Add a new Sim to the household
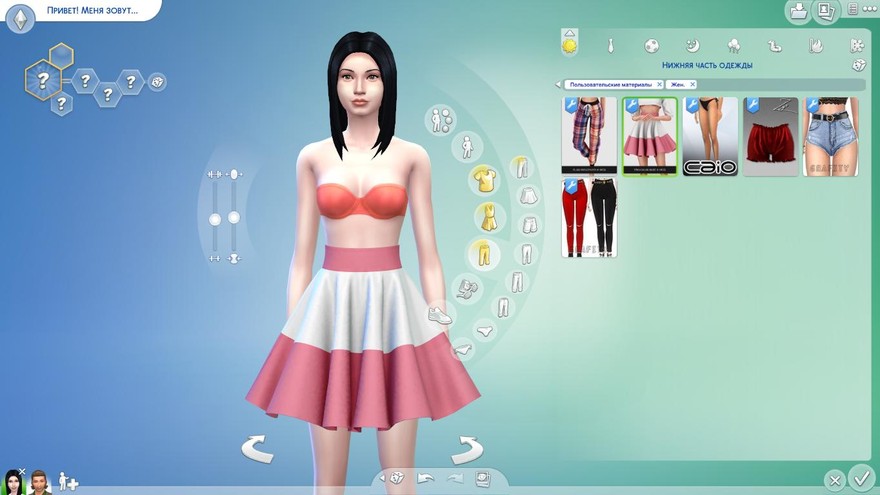The height and width of the screenshot is (495, 880). [68, 481]
